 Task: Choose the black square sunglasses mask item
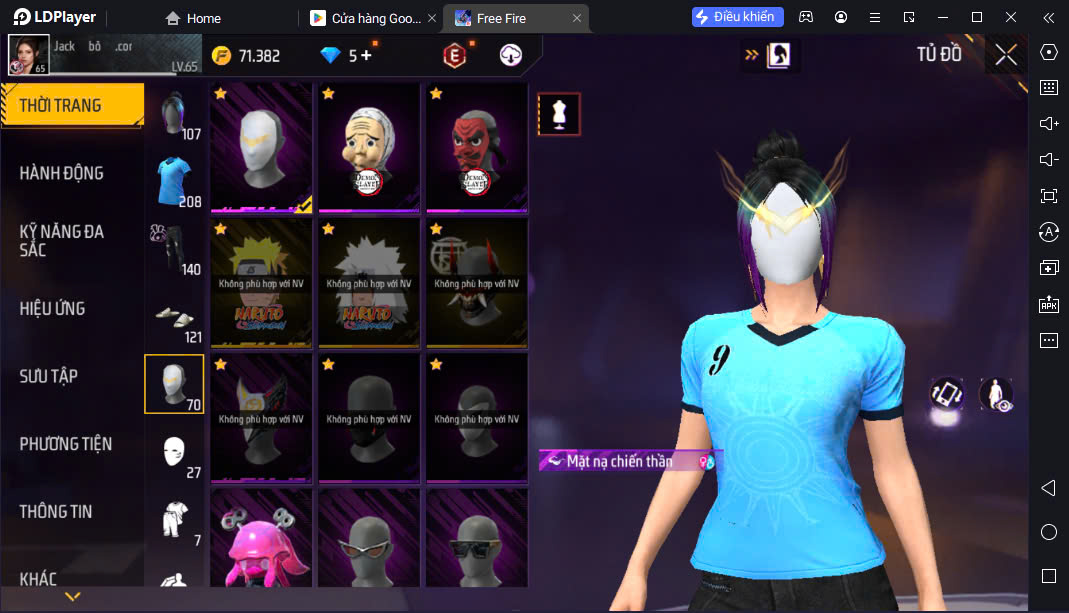477,540
